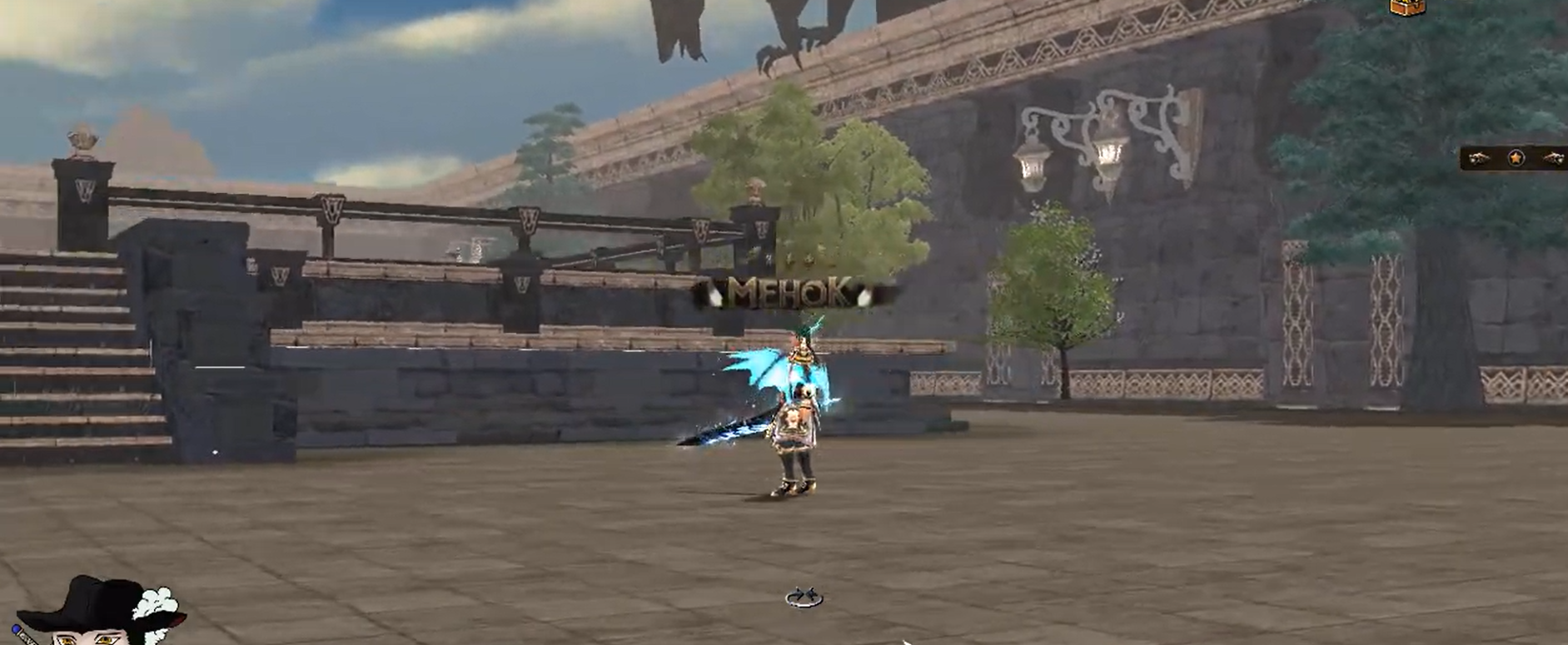Image resolution: width=1568 pixels, height=645 pixels.
Task: Click the orange star button
Action: click(x=1516, y=157)
